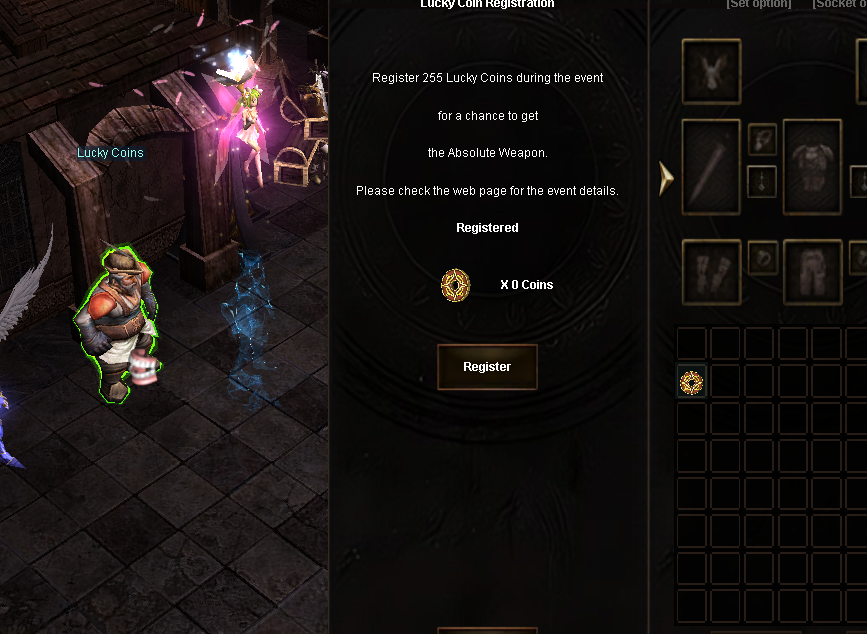
Task: Click the Register button for Lucky Coins
Action: coord(487,367)
